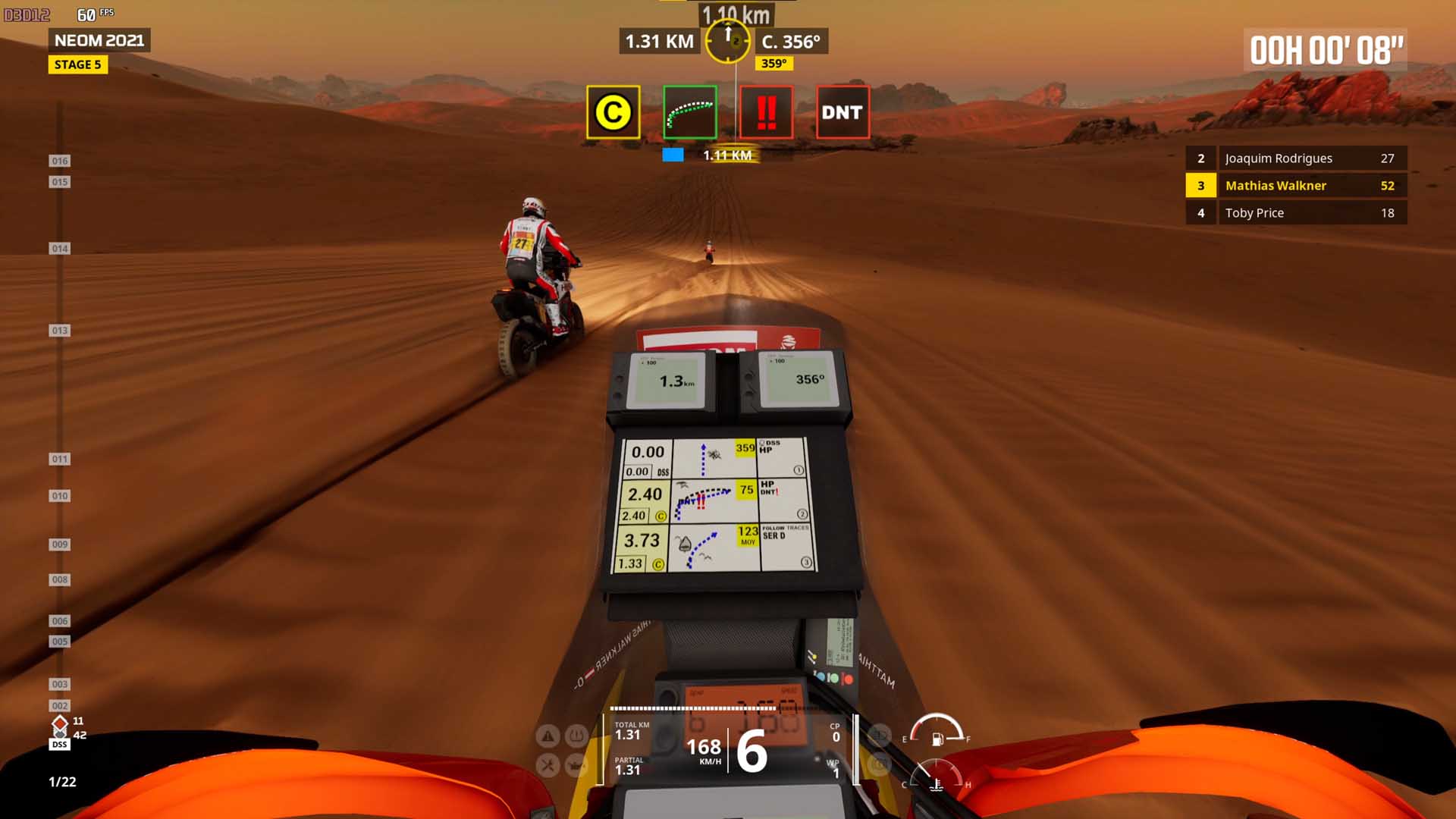Select Mathias Walkner's highlighted standings row
This screenshot has width=1456, height=819.
[1296, 186]
